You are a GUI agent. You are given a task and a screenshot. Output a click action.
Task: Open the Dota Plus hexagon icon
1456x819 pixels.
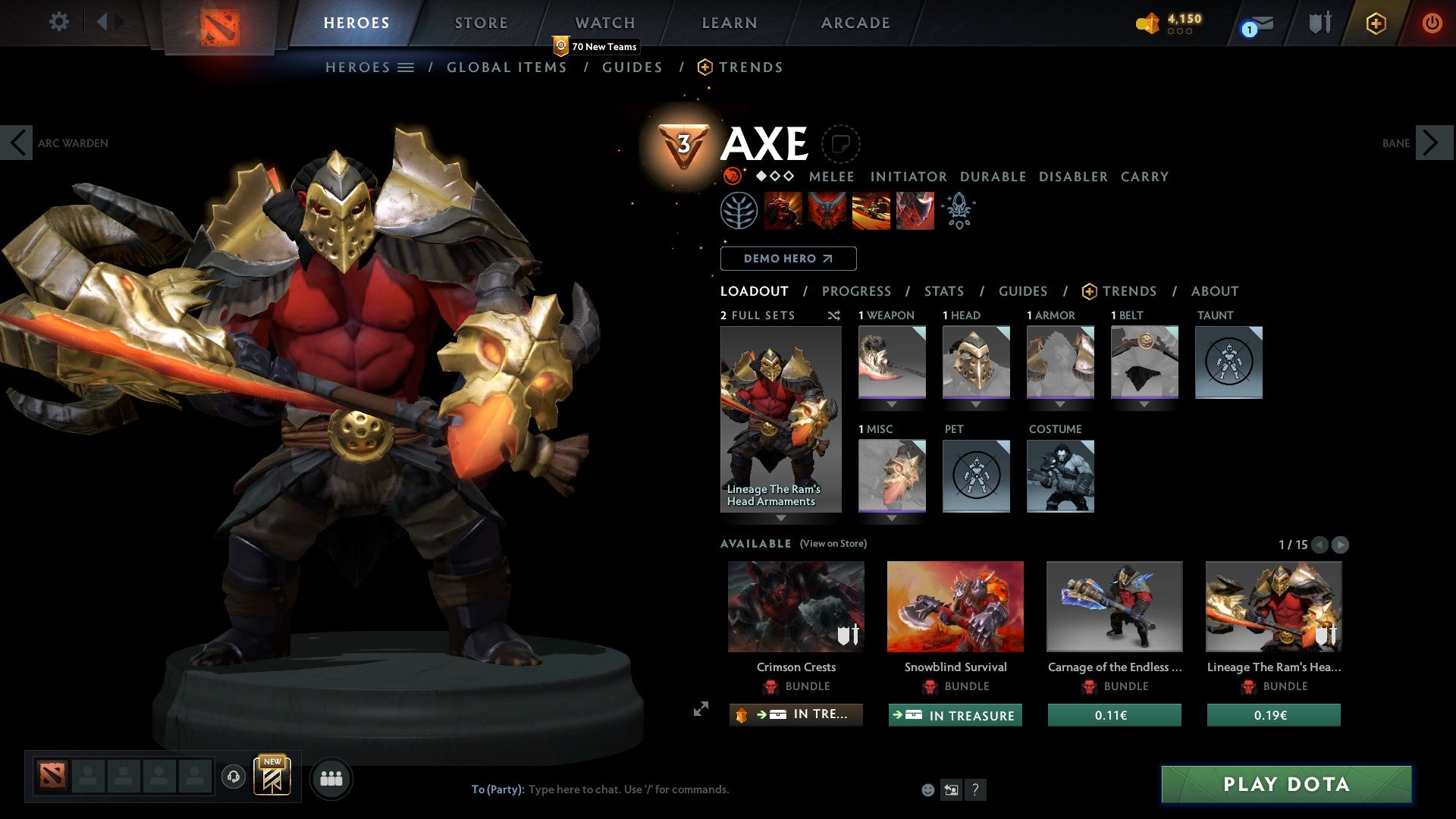click(1376, 23)
